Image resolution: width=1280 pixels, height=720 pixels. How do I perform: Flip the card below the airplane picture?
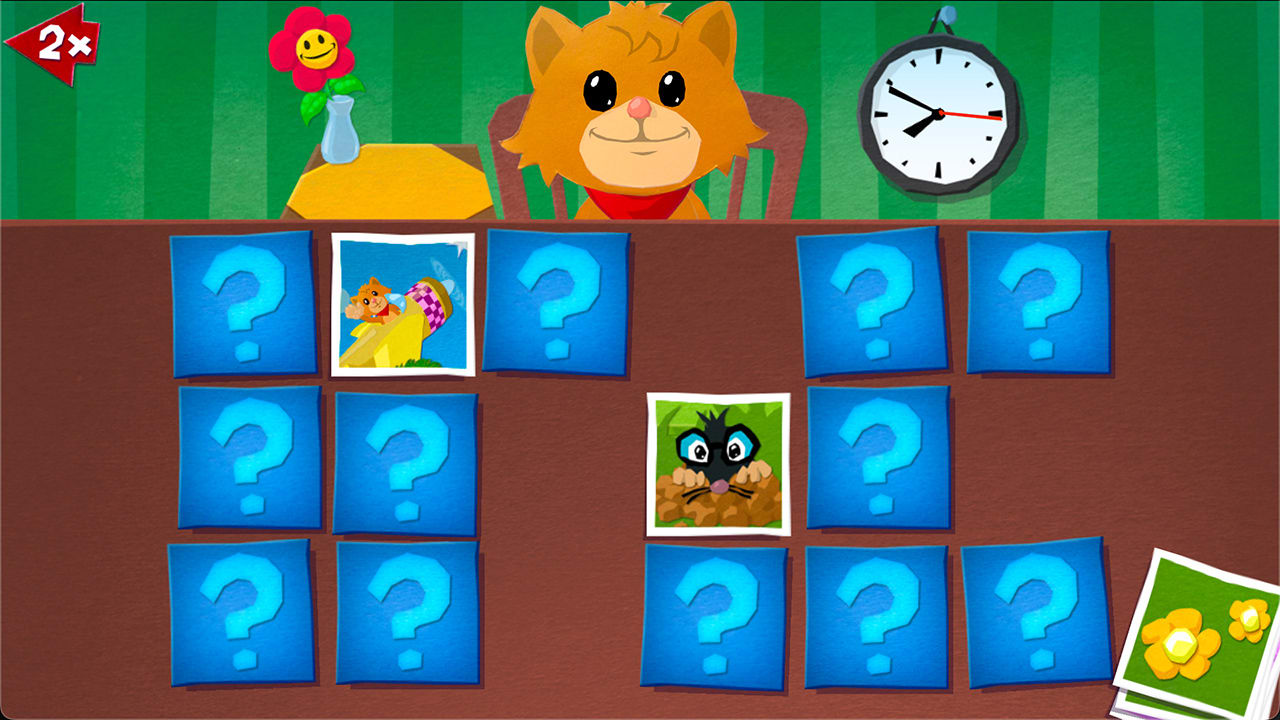coord(405,462)
